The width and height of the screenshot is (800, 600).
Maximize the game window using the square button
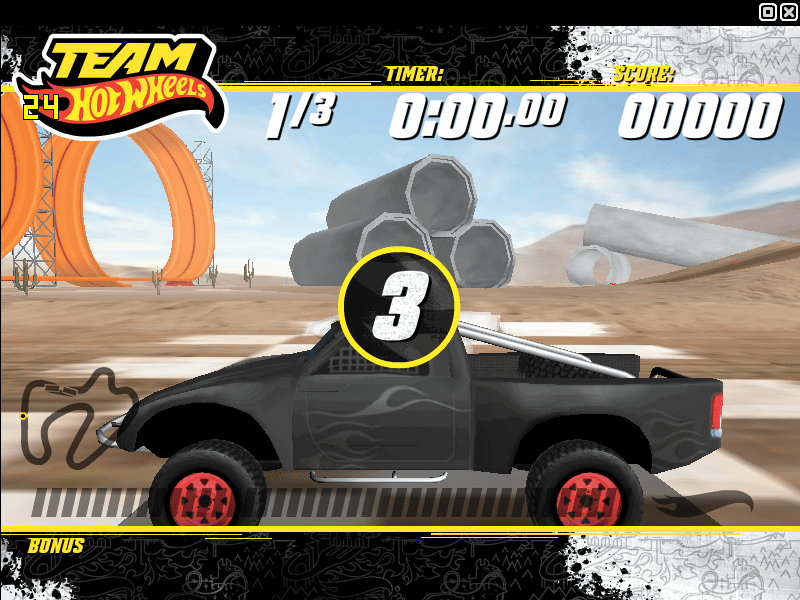click(x=768, y=12)
